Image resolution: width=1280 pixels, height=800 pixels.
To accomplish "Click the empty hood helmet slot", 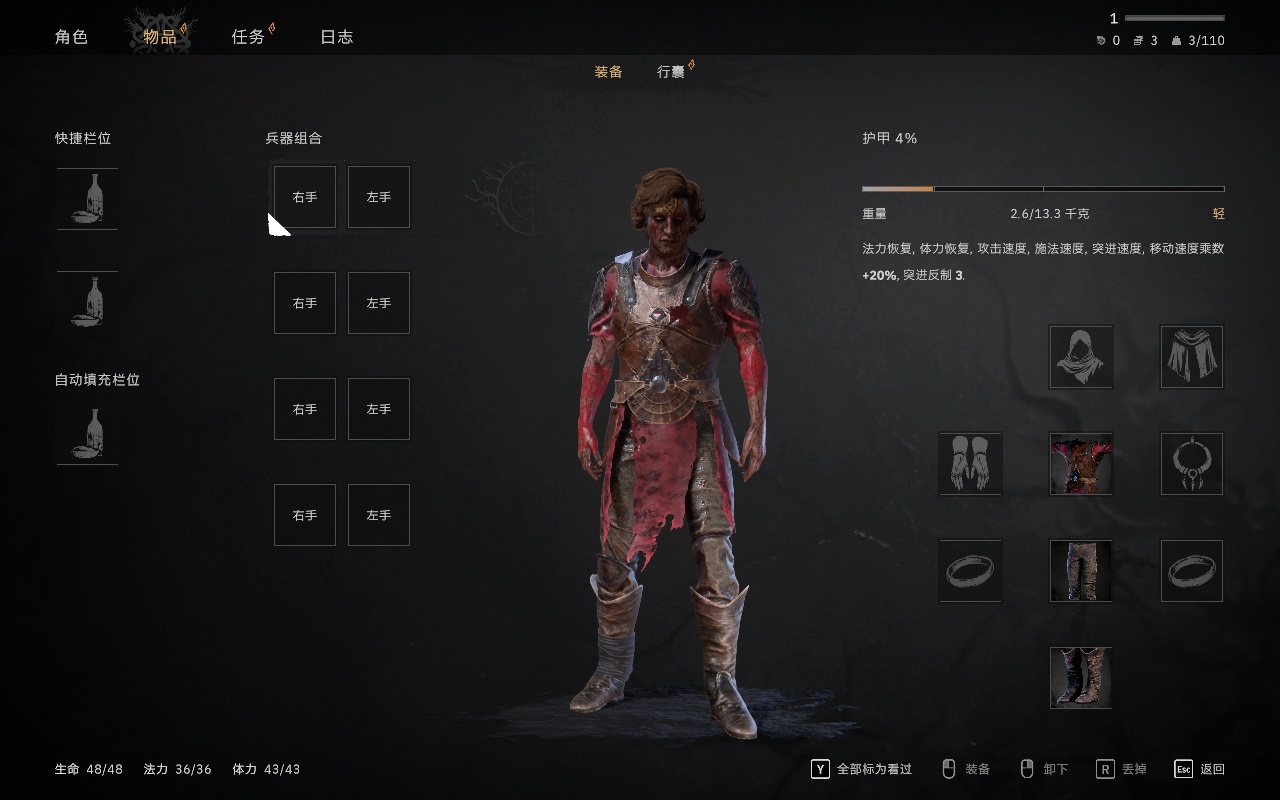I will 1081,357.
